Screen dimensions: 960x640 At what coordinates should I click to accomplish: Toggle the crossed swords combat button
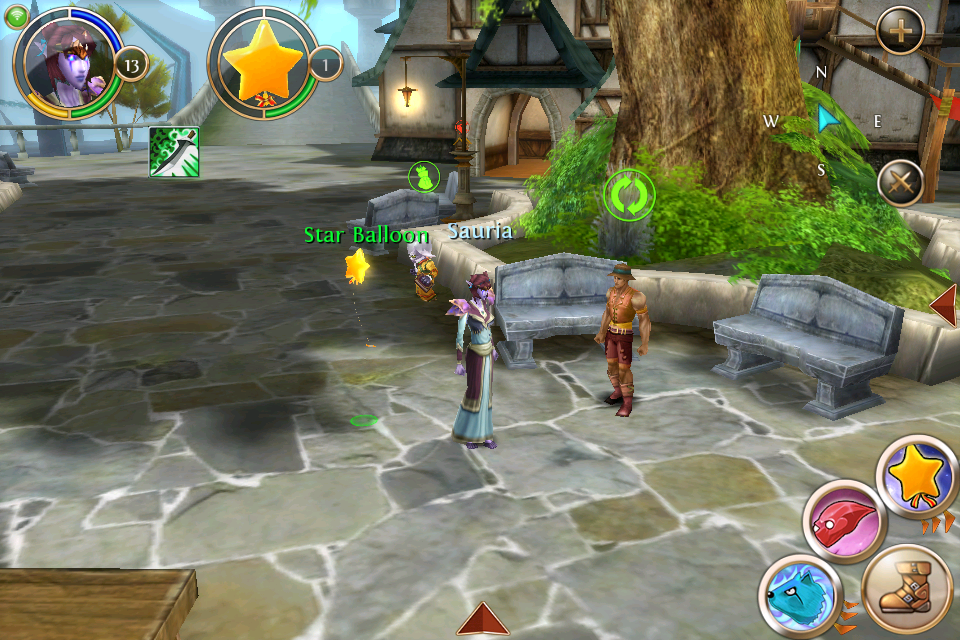tap(899, 183)
